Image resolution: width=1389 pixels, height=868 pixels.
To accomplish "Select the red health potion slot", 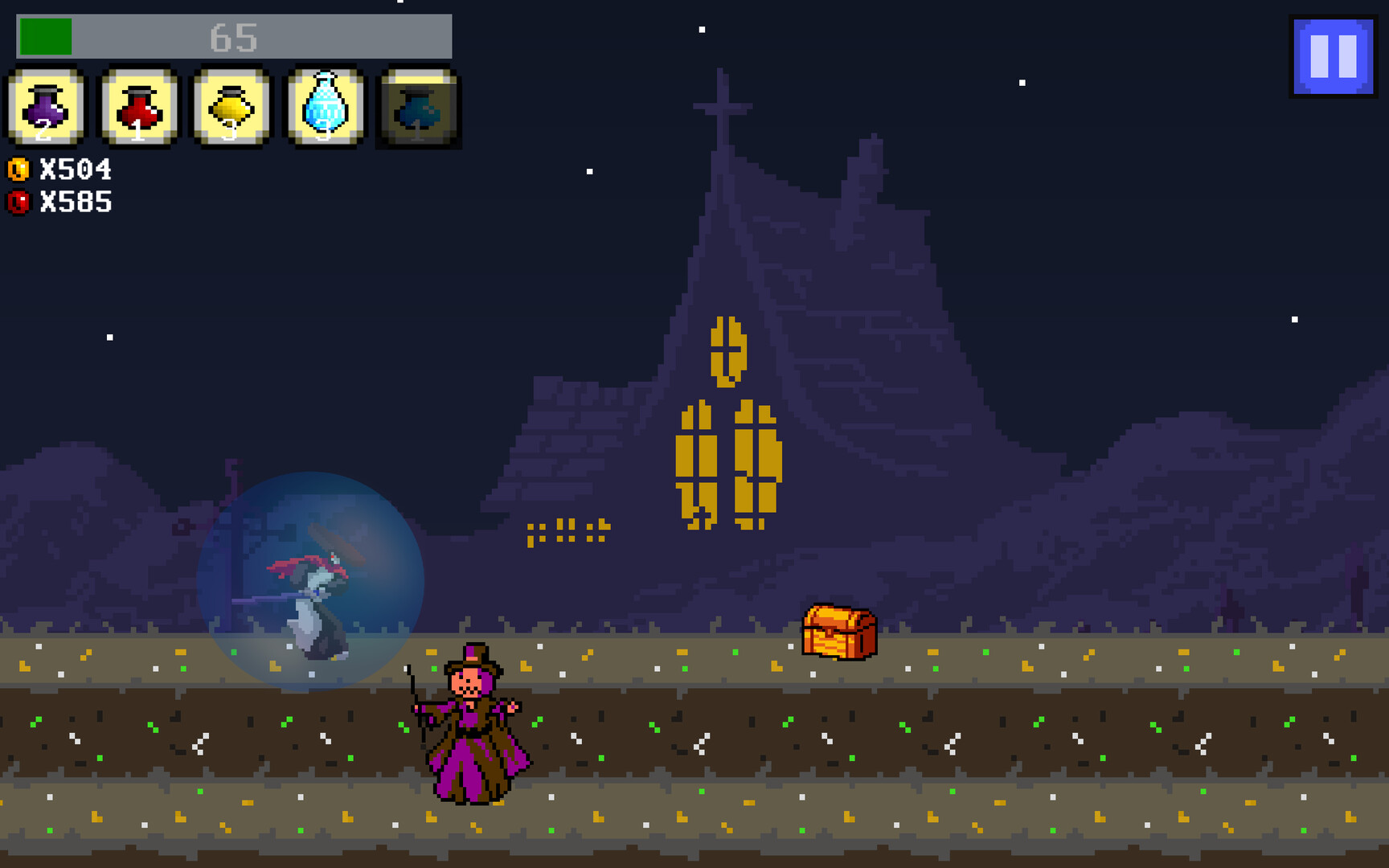I will click(x=137, y=108).
